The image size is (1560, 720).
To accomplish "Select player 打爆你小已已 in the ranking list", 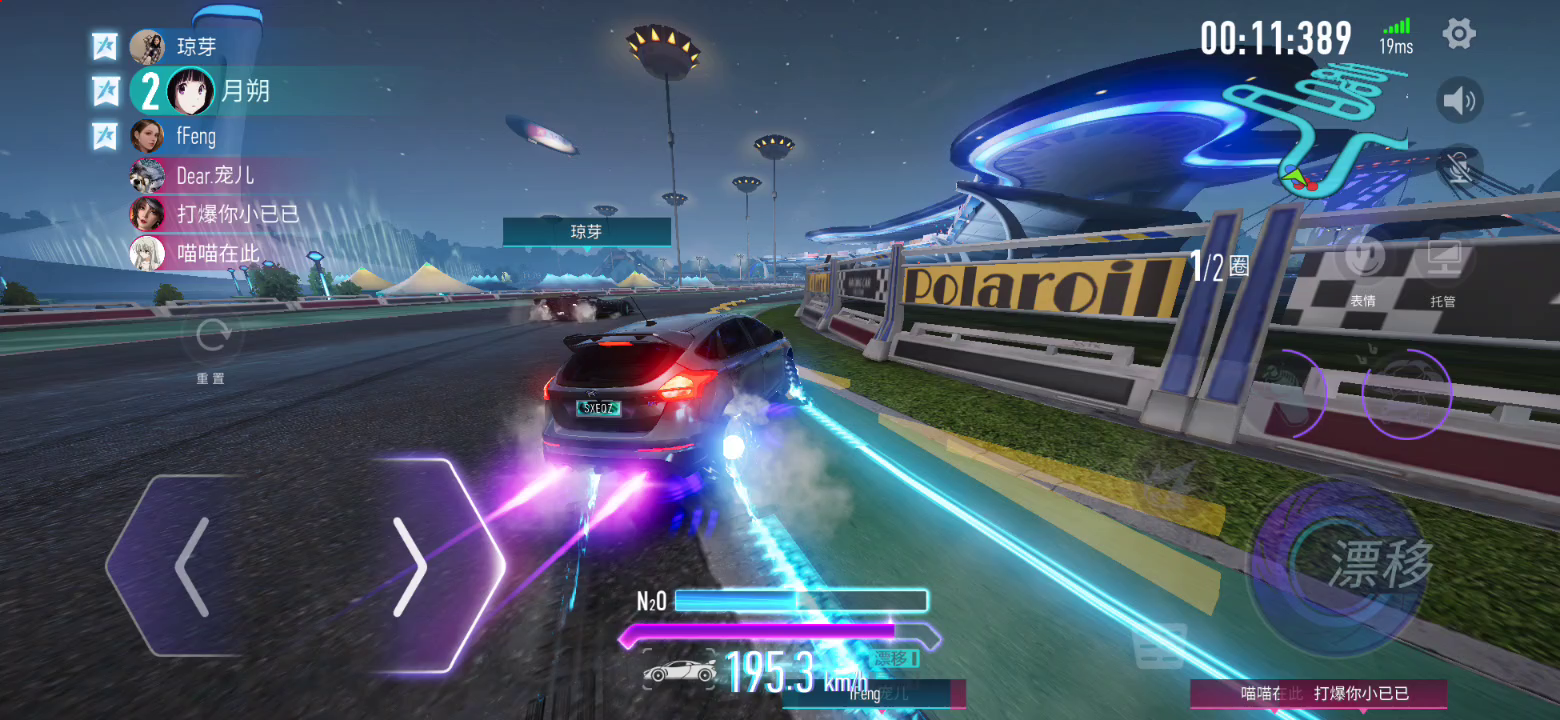I will click(x=238, y=214).
